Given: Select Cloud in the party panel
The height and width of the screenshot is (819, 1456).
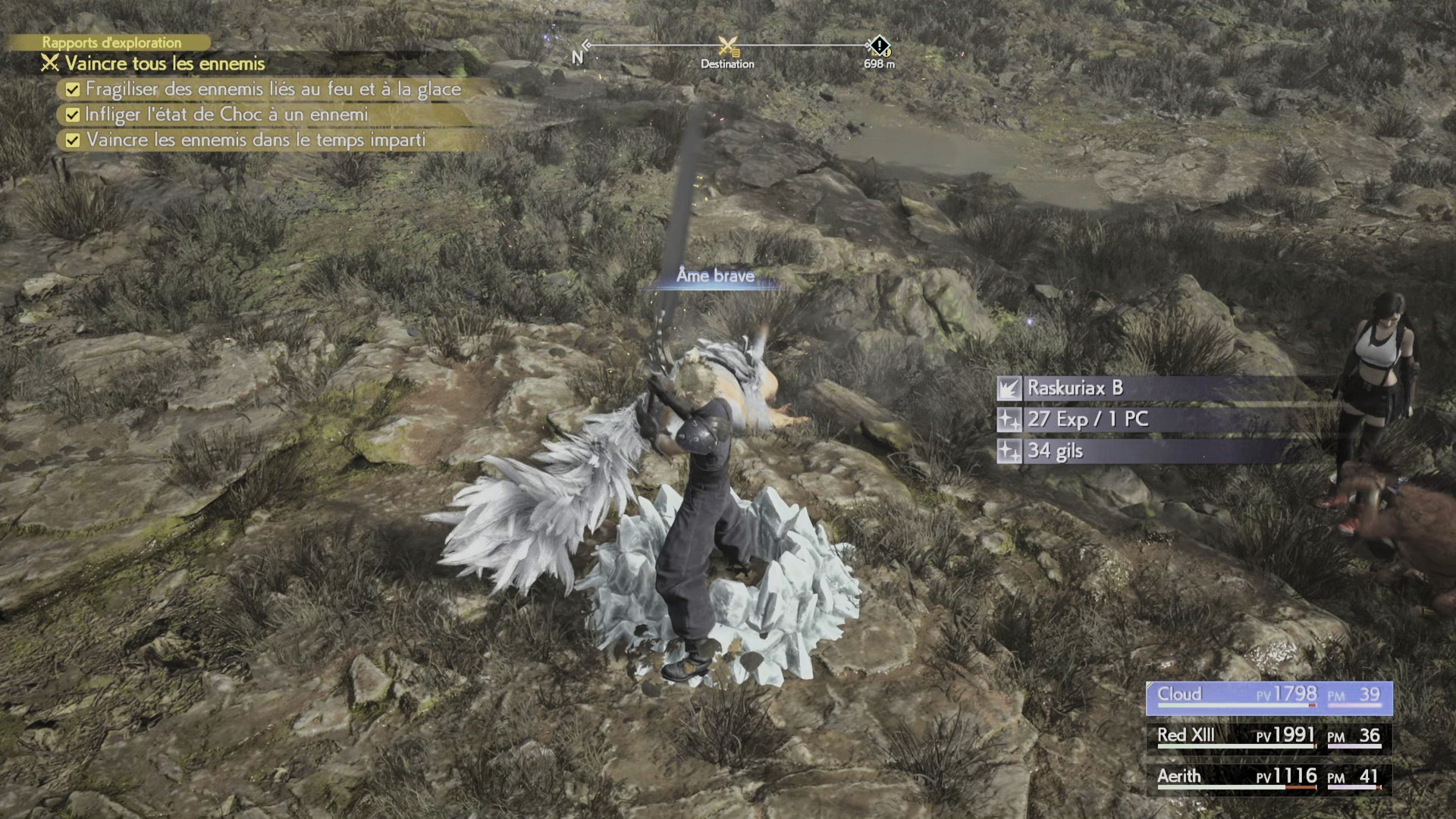Looking at the screenshot, I should [1268, 695].
